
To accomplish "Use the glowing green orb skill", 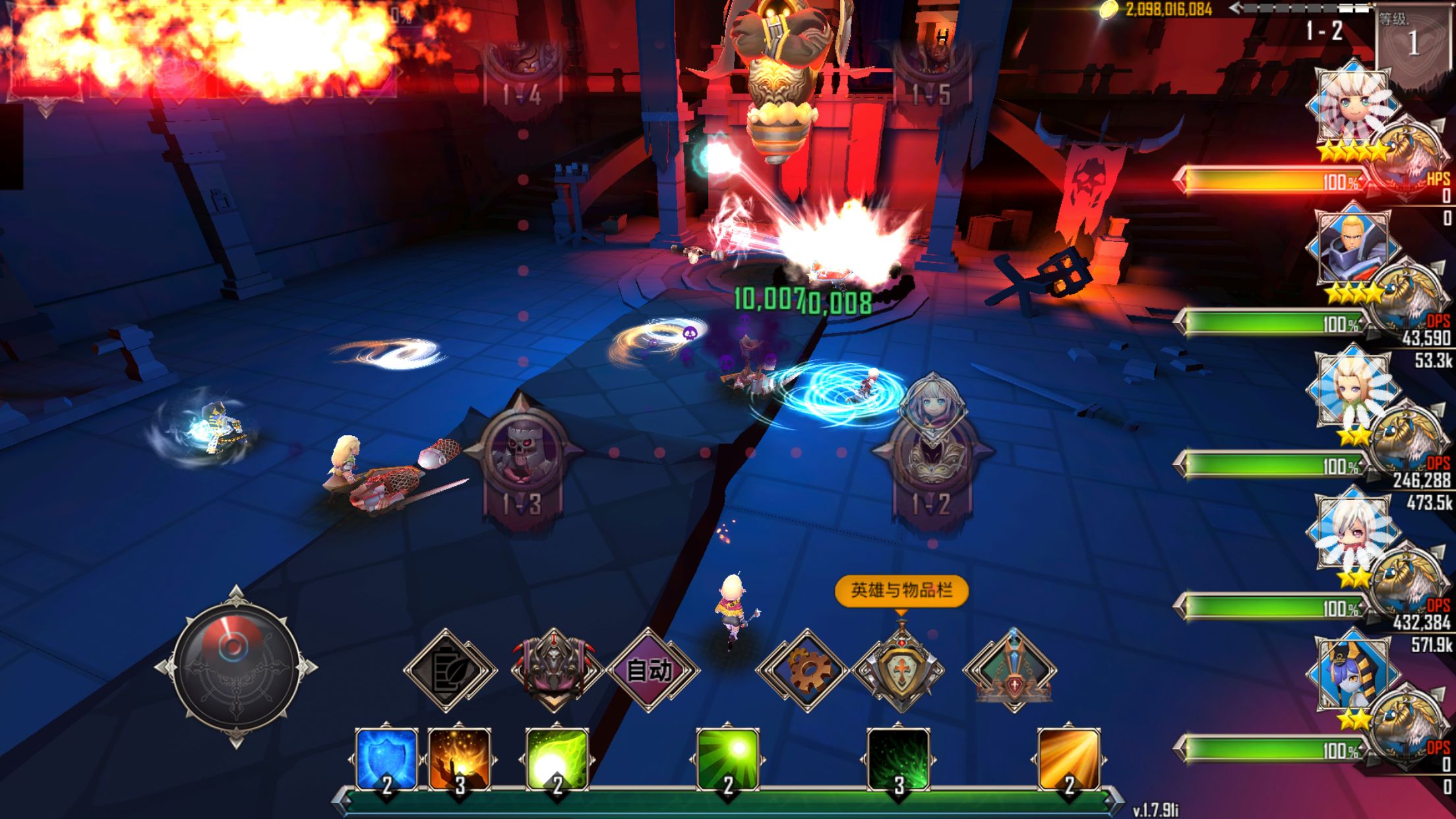I will pyautogui.click(x=557, y=760).
